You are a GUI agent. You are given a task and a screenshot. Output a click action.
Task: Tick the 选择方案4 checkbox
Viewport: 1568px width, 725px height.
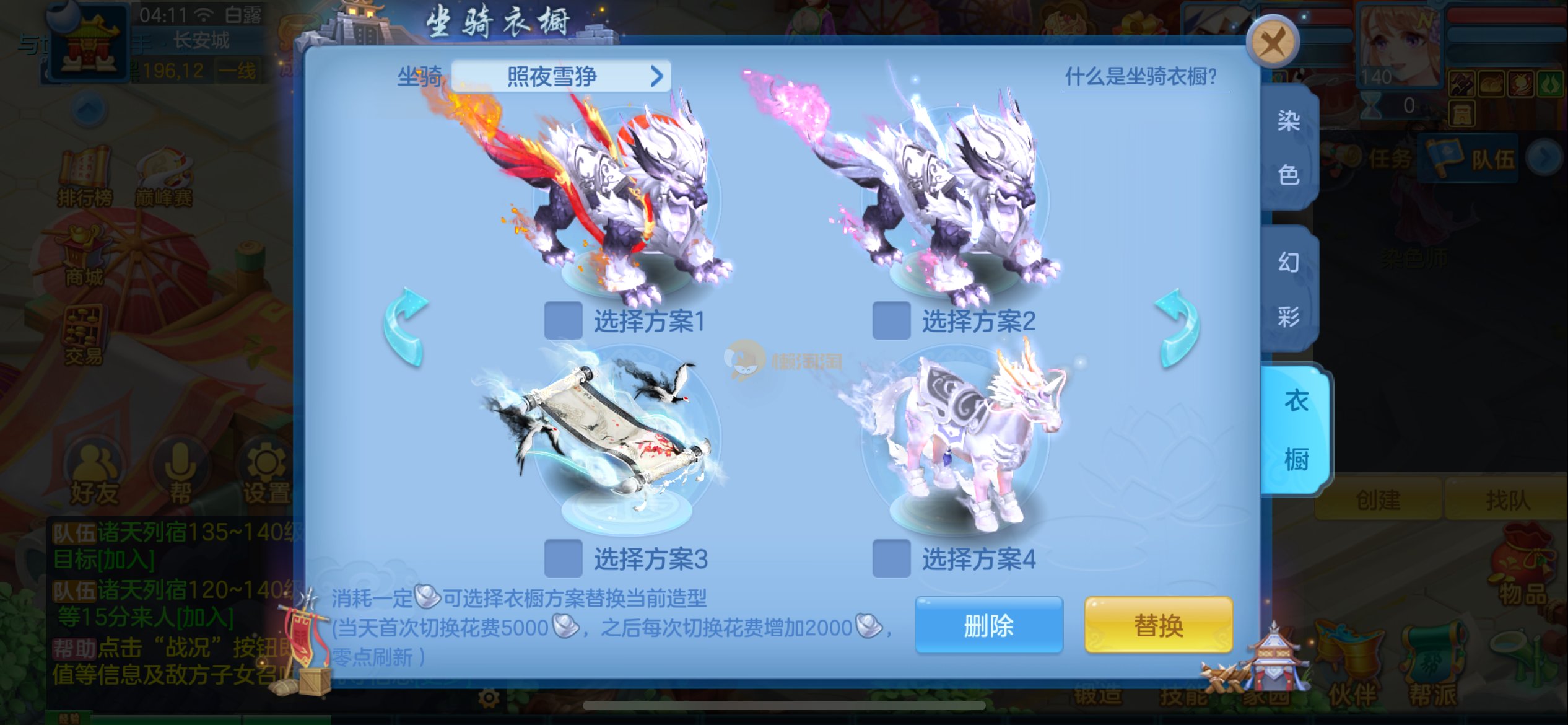click(891, 558)
